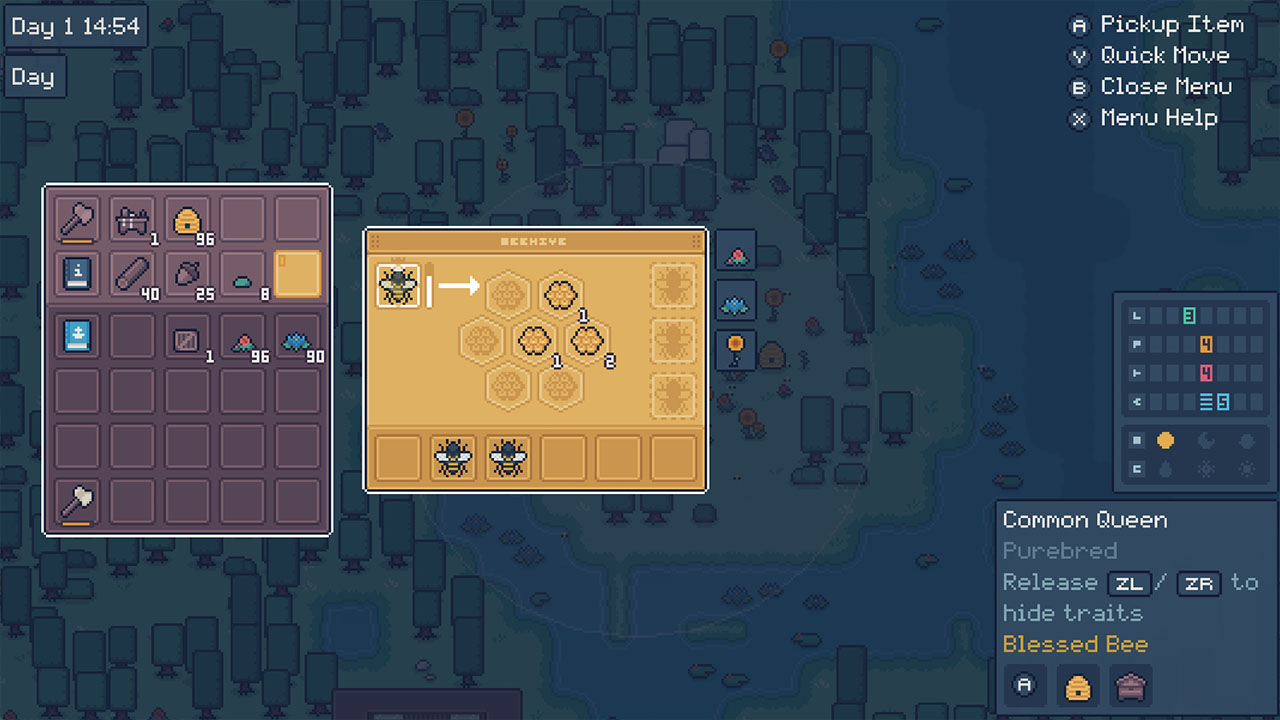Viewport: 1280px width, 720px height.
Task: Select the top frame slot in the beehive
Action: [672, 285]
